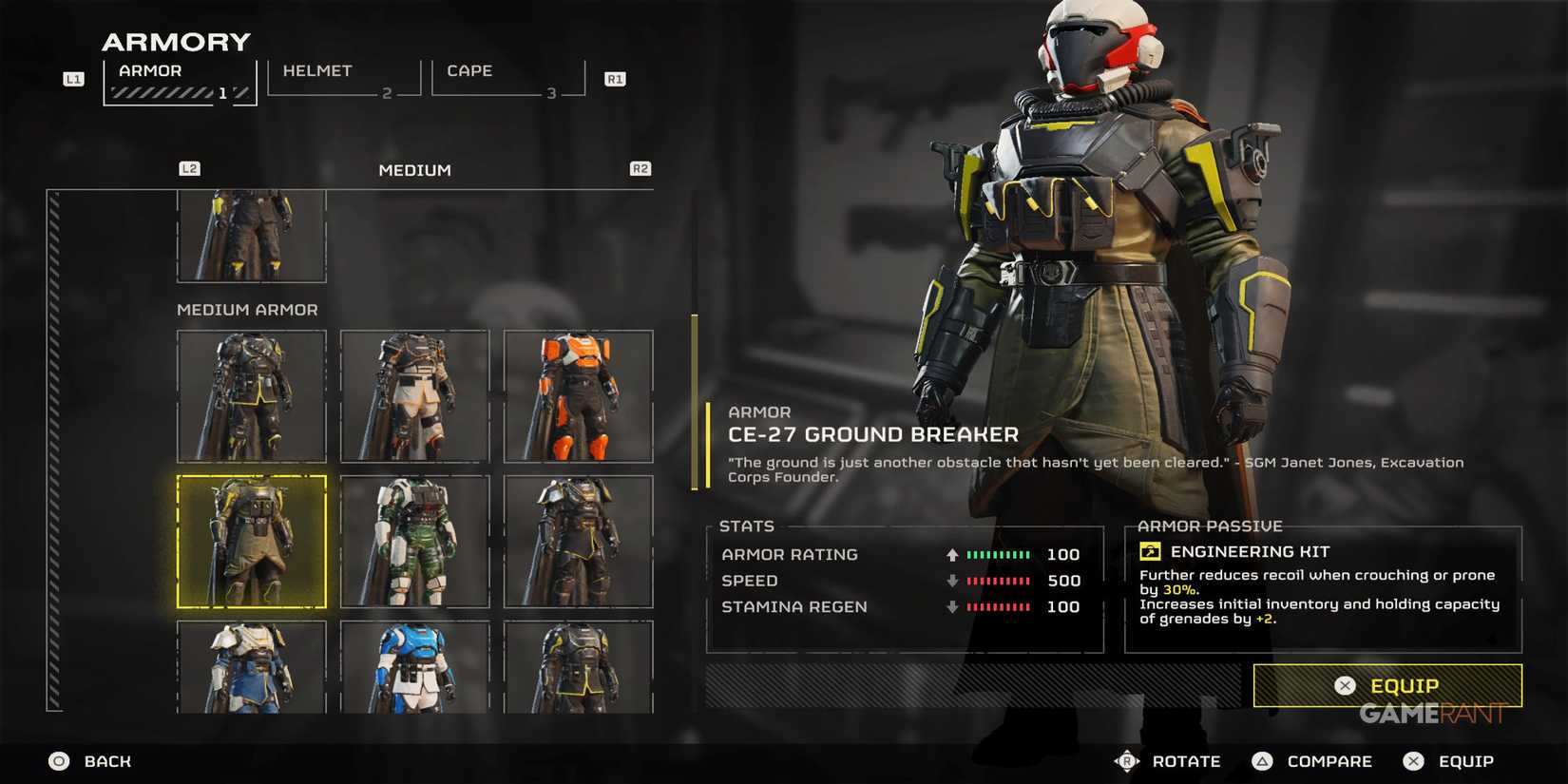This screenshot has height=784, width=1568.
Task: Open the CAPE tab
Action: pos(468,70)
